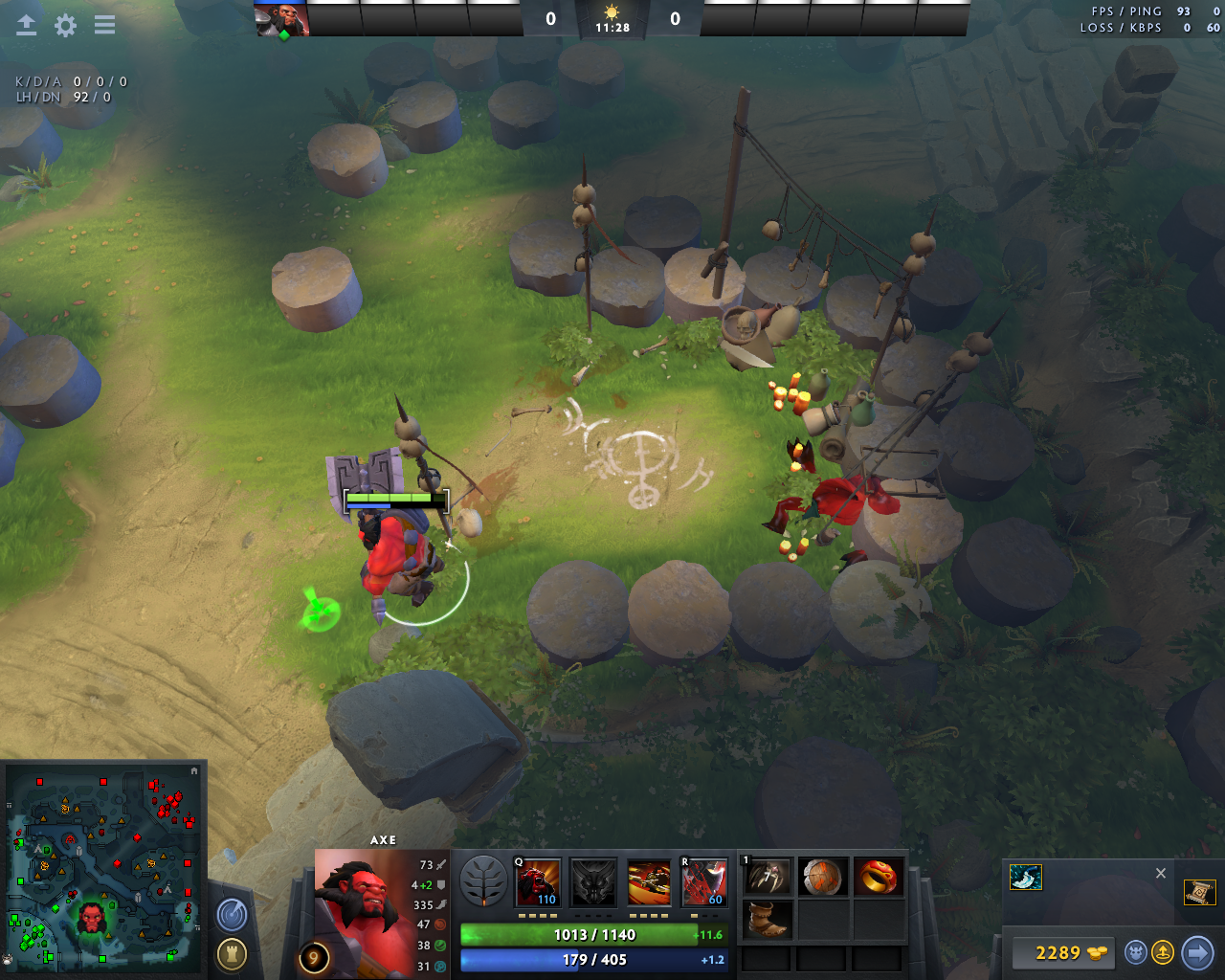This screenshot has height=980, width=1225.
Task: Close the quick-buy panel
Action: click(1161, 873)
